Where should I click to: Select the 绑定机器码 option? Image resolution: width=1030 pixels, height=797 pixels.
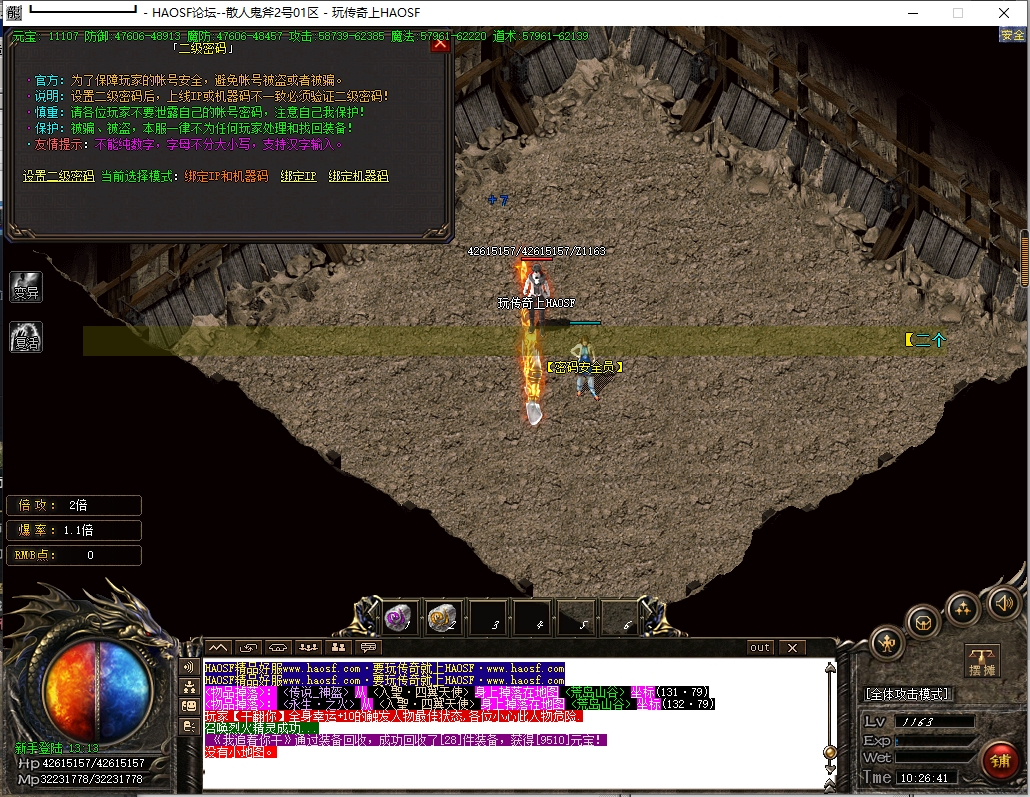358,176
